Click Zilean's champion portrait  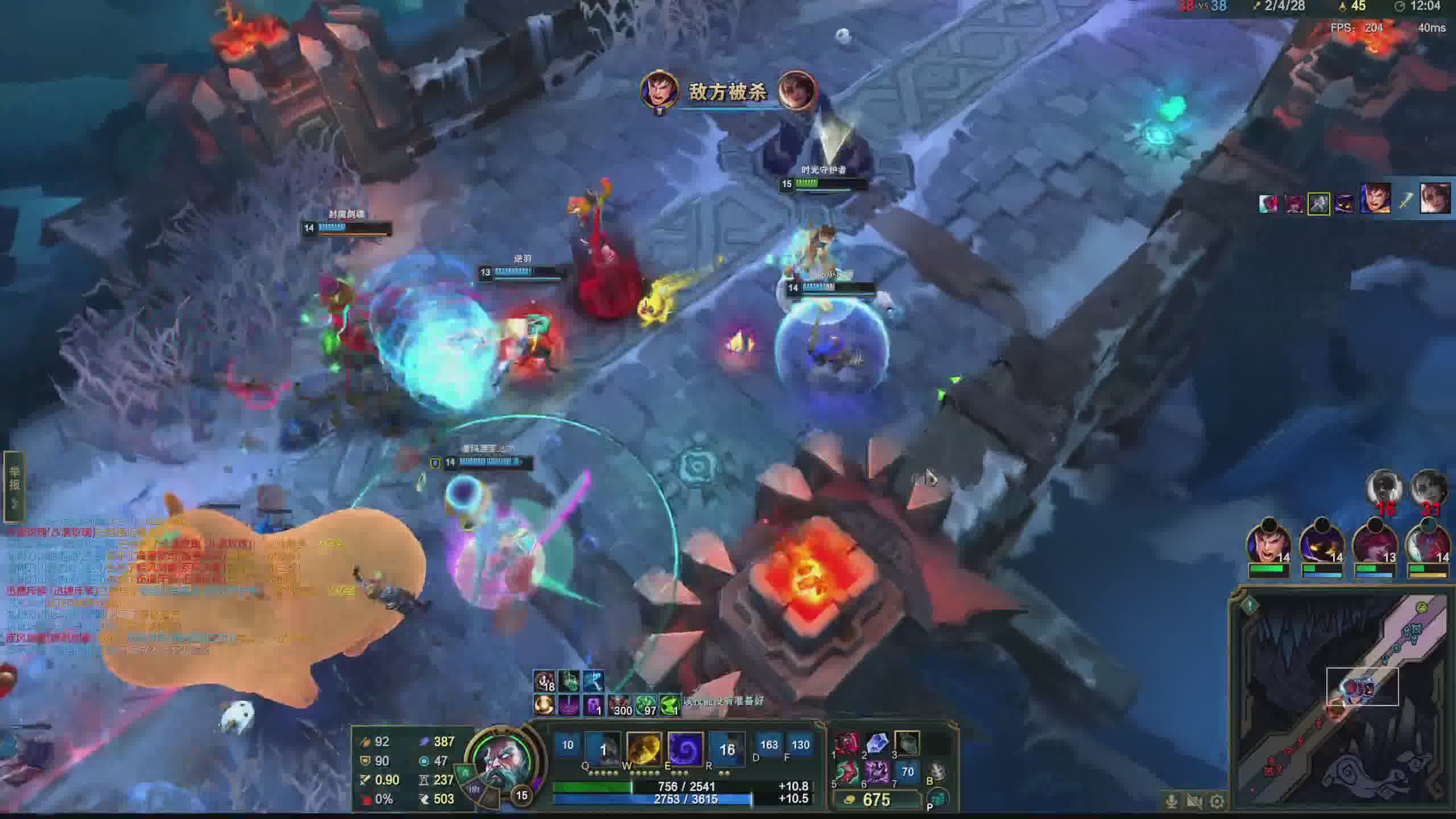(500, 762)
